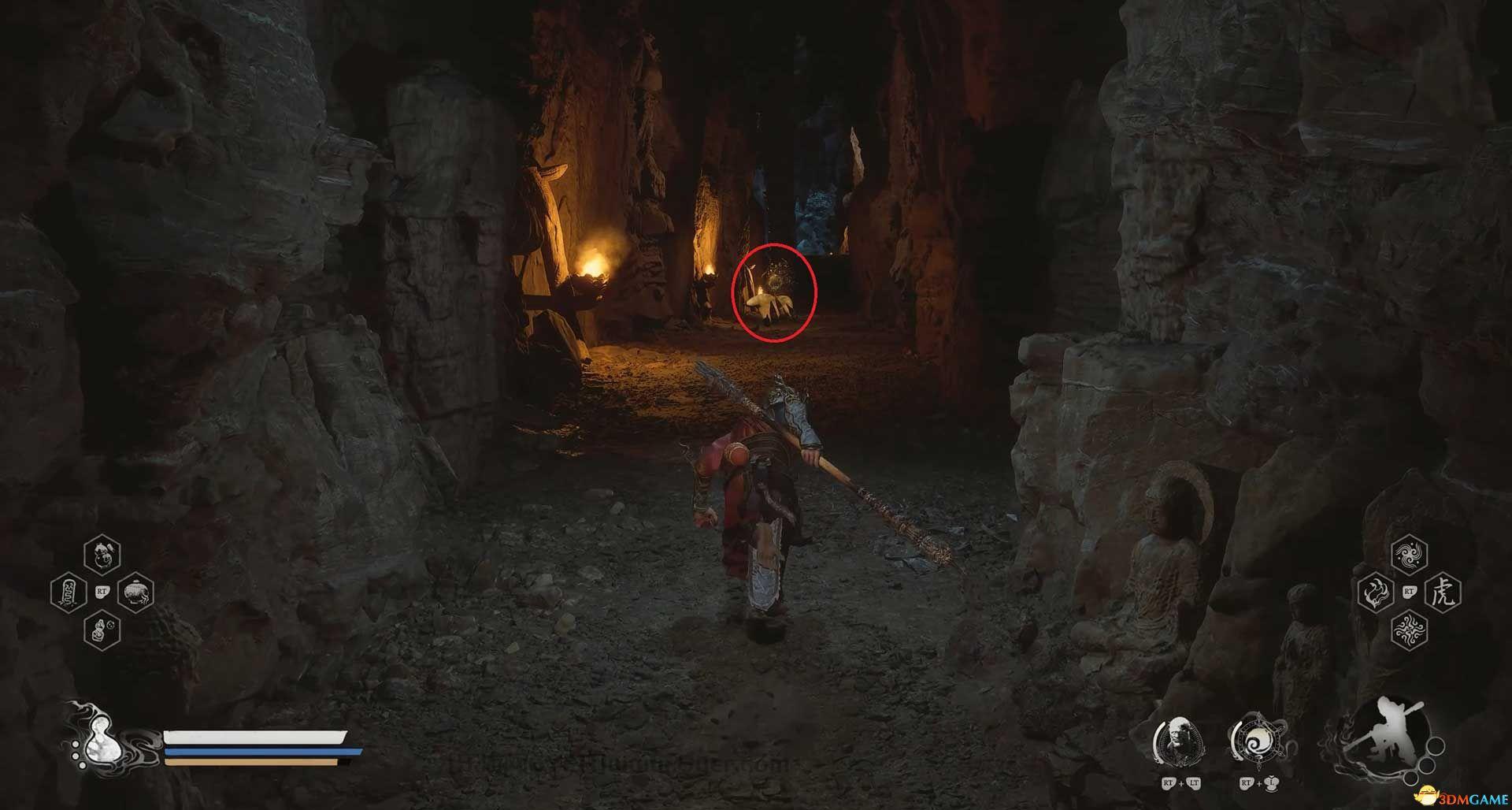Trigger the tiger character 虎 spell

coord(1443,592)
